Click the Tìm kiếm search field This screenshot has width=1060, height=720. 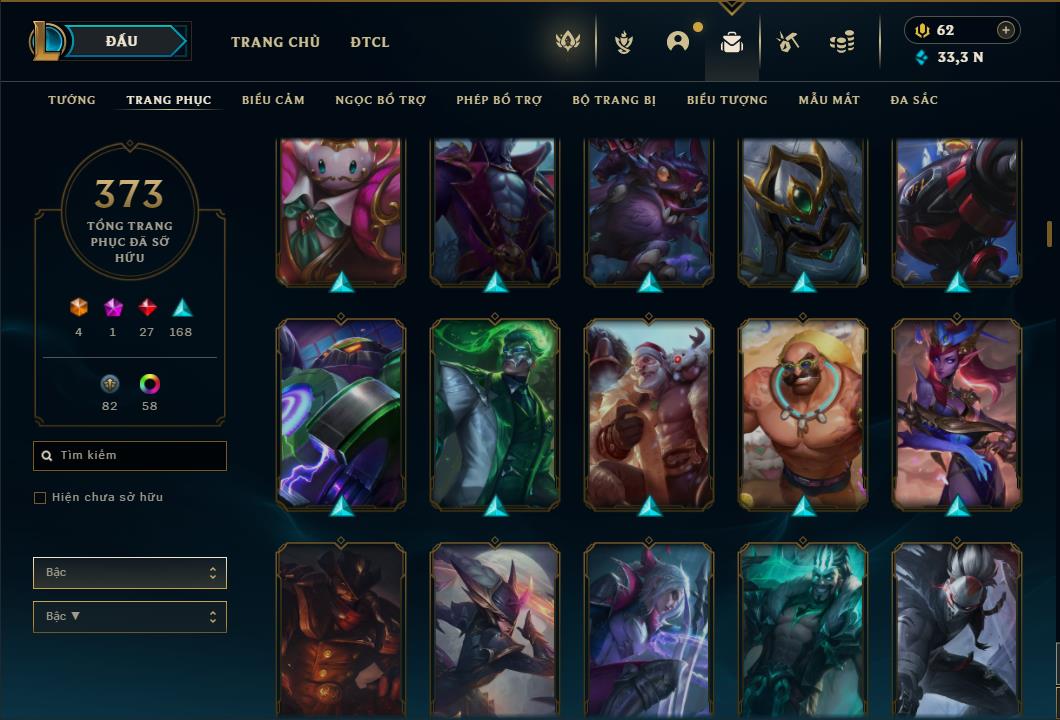coord(130,456)
